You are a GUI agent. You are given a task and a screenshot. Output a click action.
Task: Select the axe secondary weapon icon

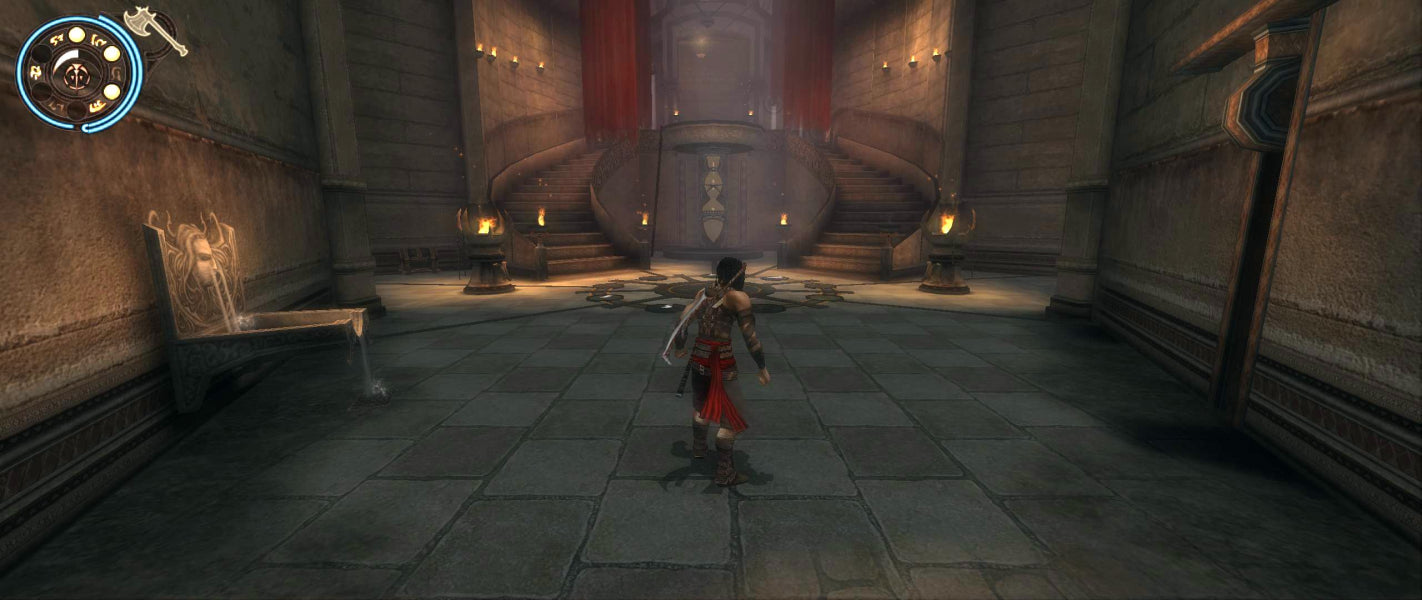coord(156,30)
